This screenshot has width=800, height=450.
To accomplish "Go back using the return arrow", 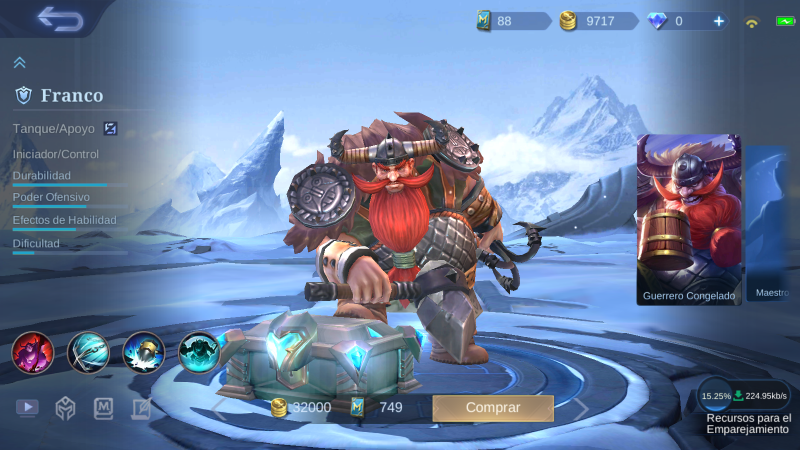I will 60,18.
